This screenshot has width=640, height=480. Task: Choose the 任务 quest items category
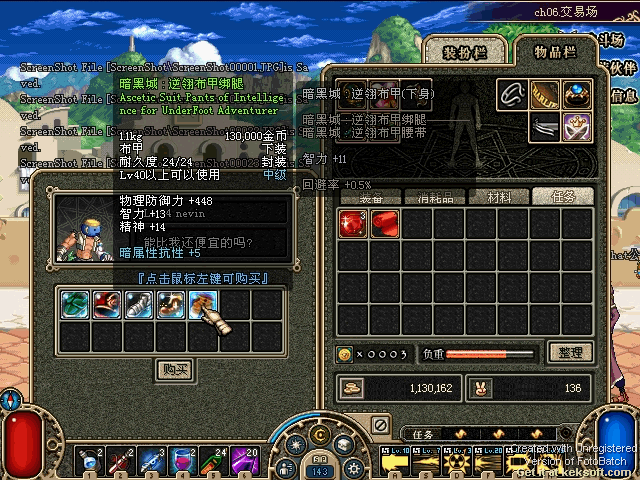coord(561,197)
